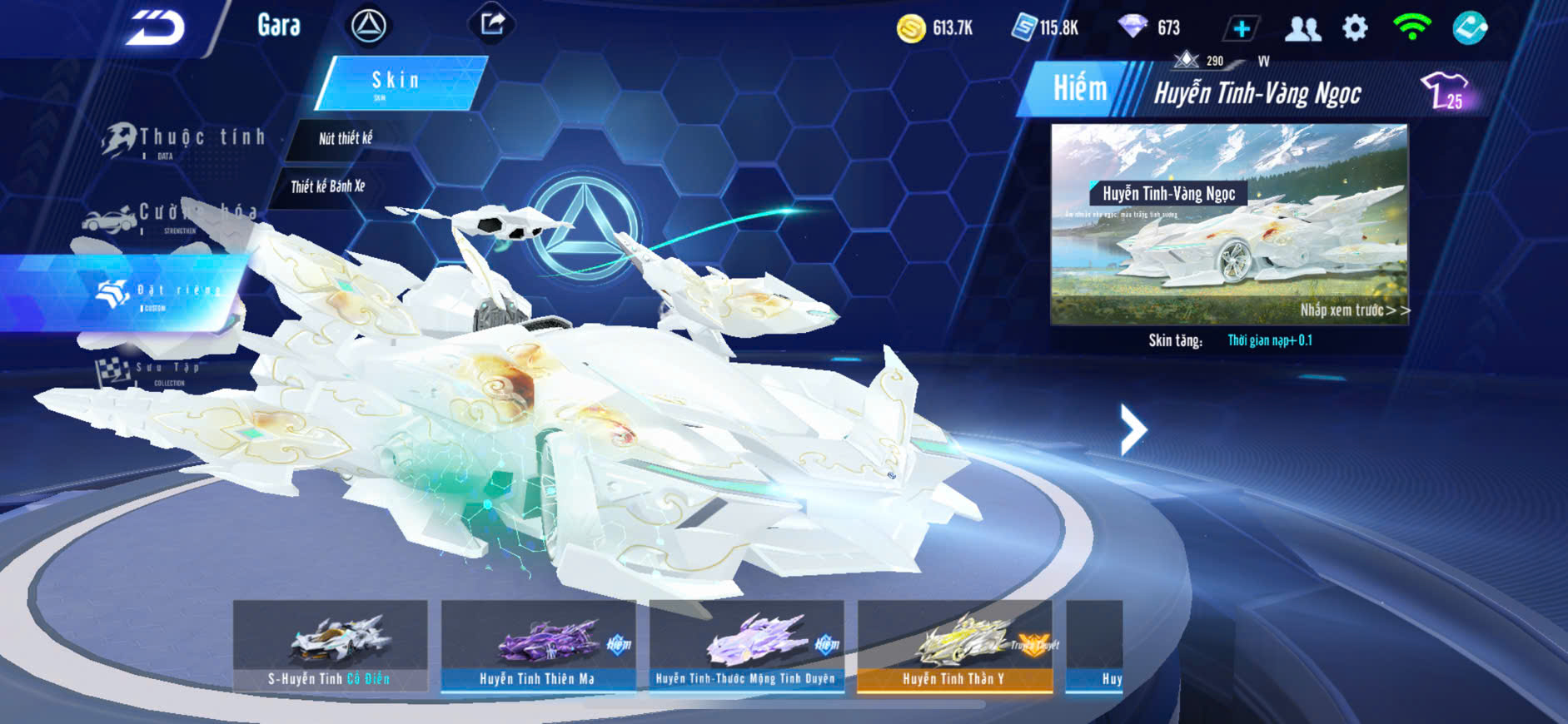1568x724 pixels.
Task: Add currency with the plus button
Action: [1240, 28]
